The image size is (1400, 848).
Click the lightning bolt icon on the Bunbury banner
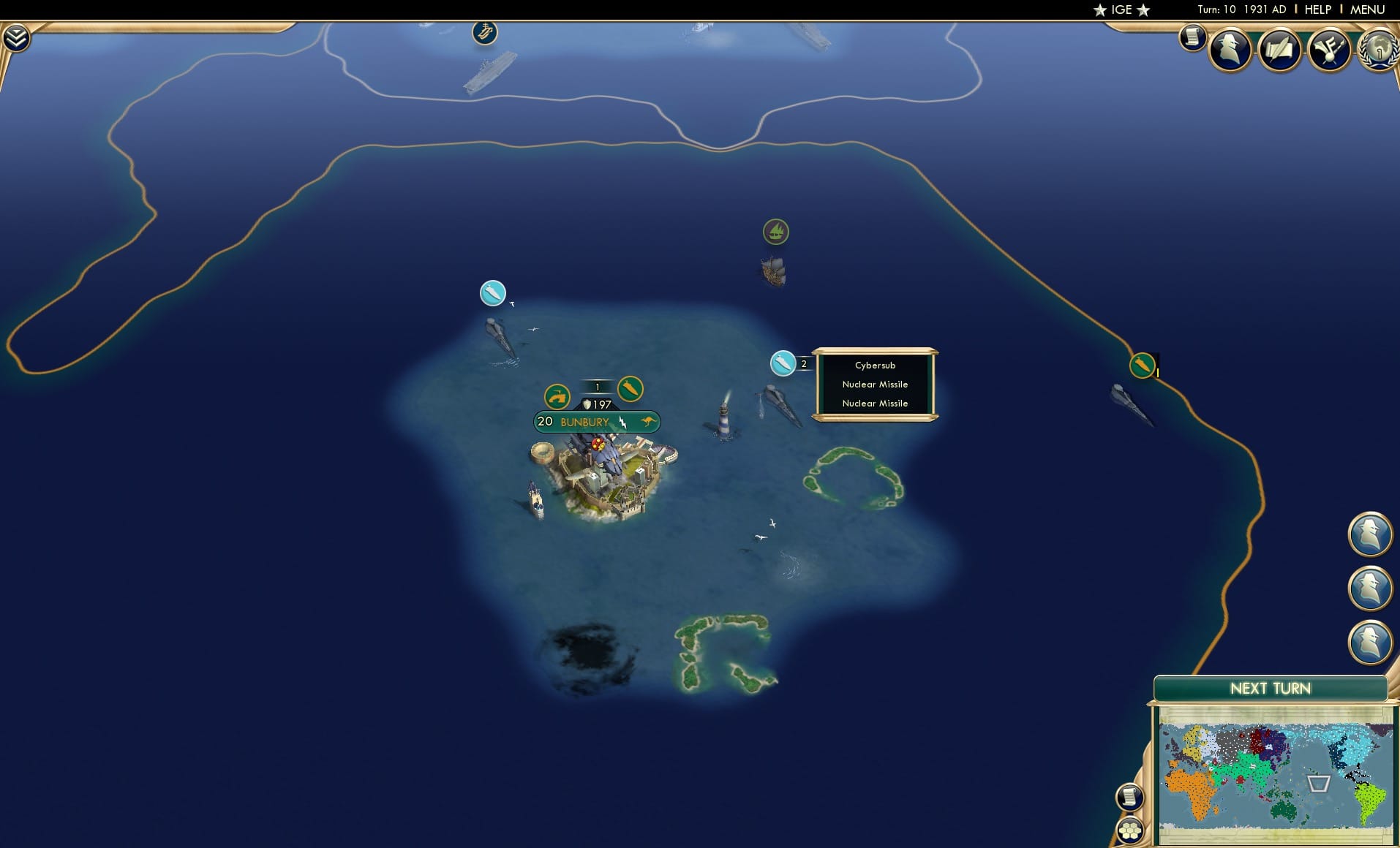(621, 422)
